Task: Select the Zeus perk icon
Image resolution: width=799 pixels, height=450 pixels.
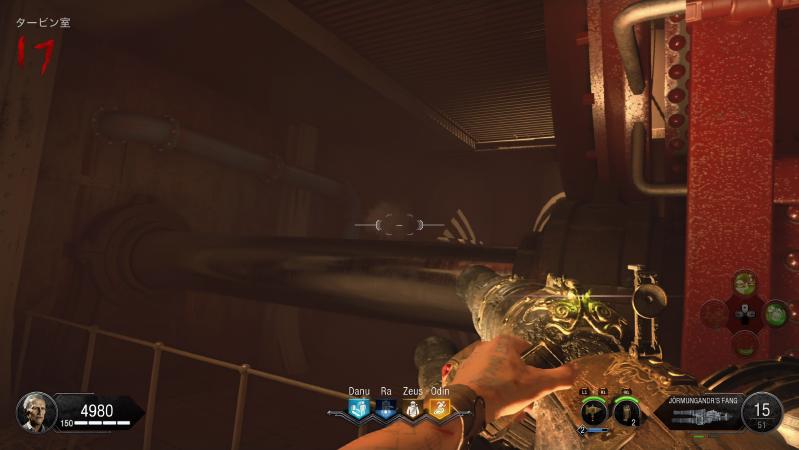Action: pos(412,409)
